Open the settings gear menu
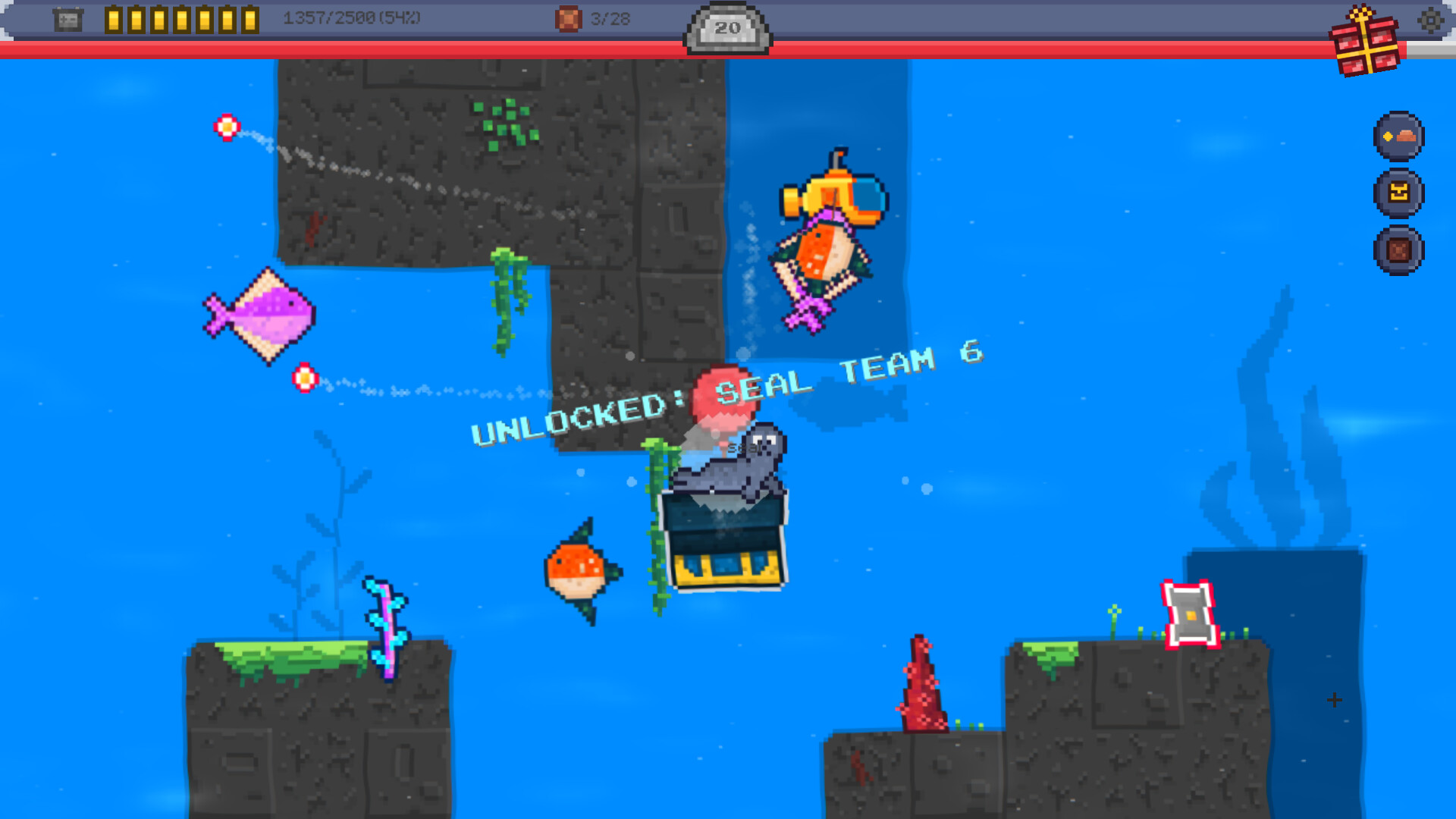Image resolution: width=1456 pixels, height=819 pixels. point(1432,22)
